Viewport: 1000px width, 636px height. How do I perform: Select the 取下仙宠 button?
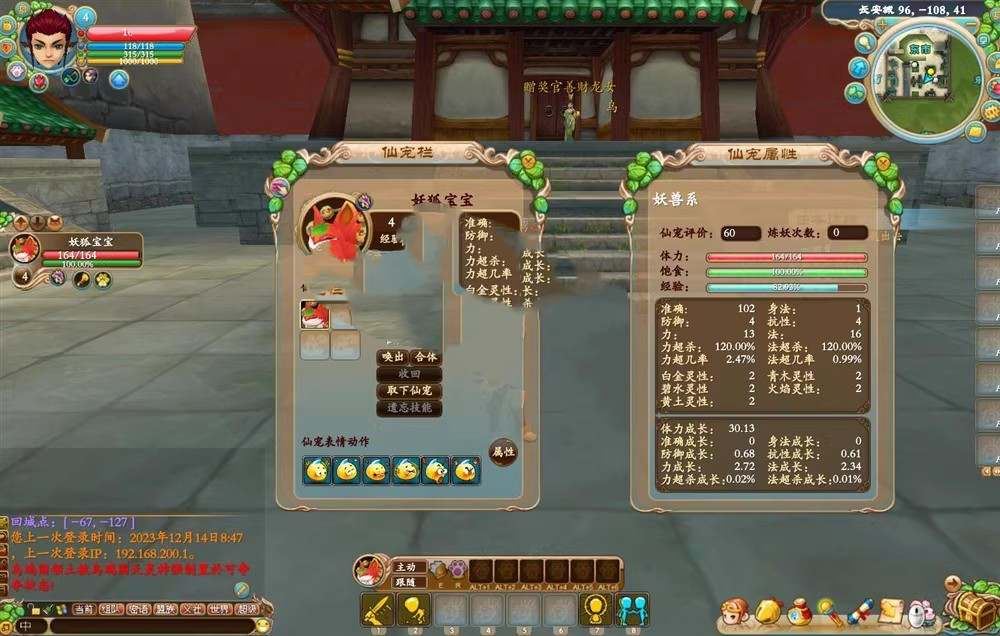(x=409, y=391)
